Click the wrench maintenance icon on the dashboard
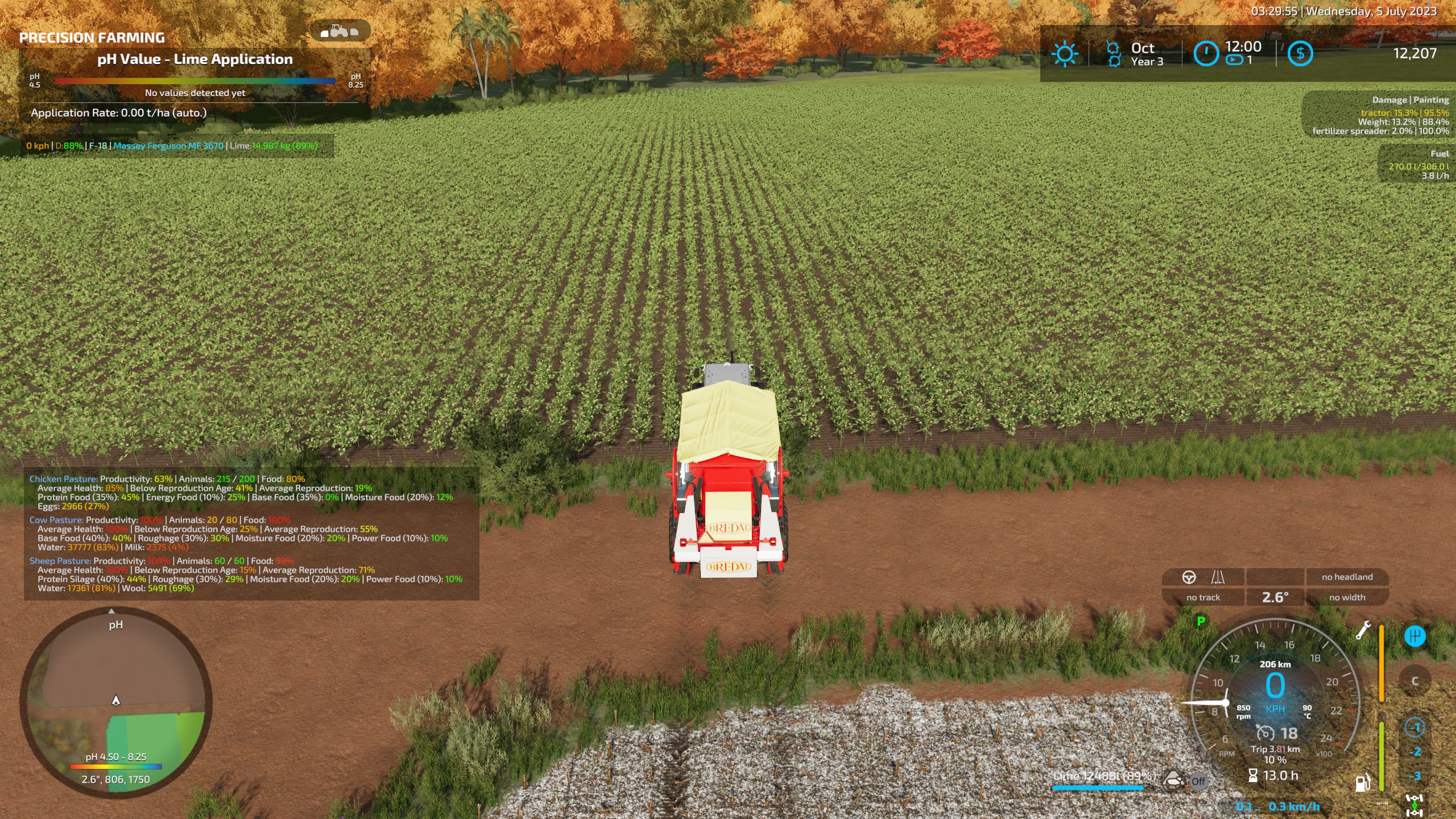Image resolution: width=1456 pixels, height=819 pixels. 1365,631
